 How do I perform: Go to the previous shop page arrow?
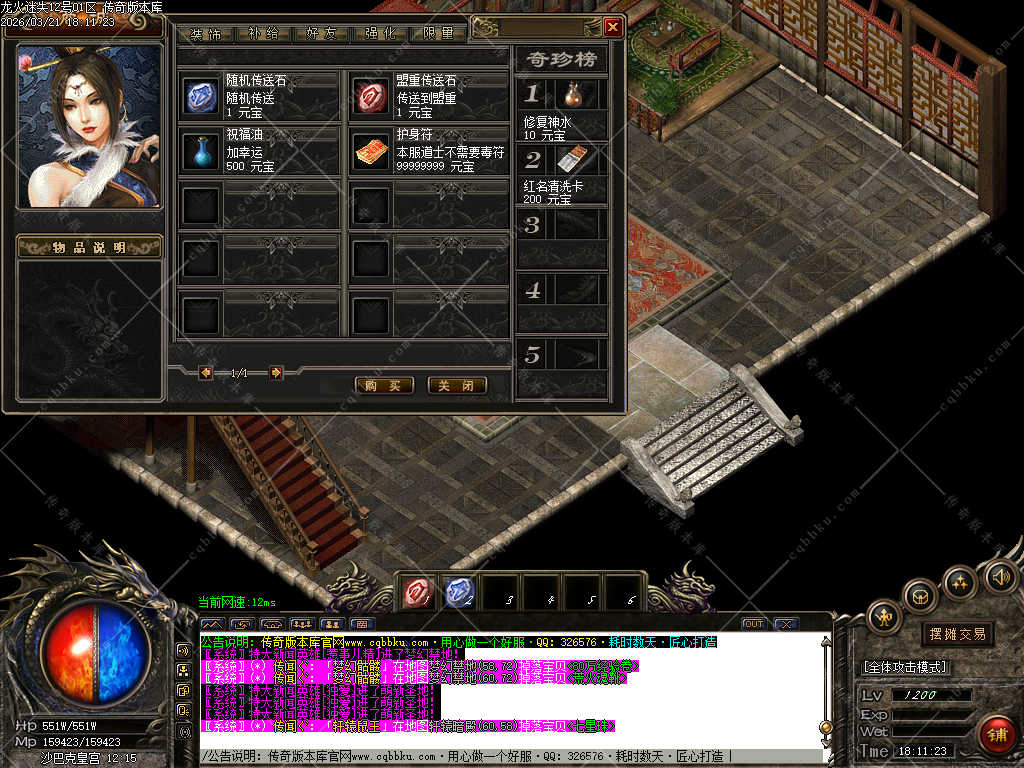206,373
